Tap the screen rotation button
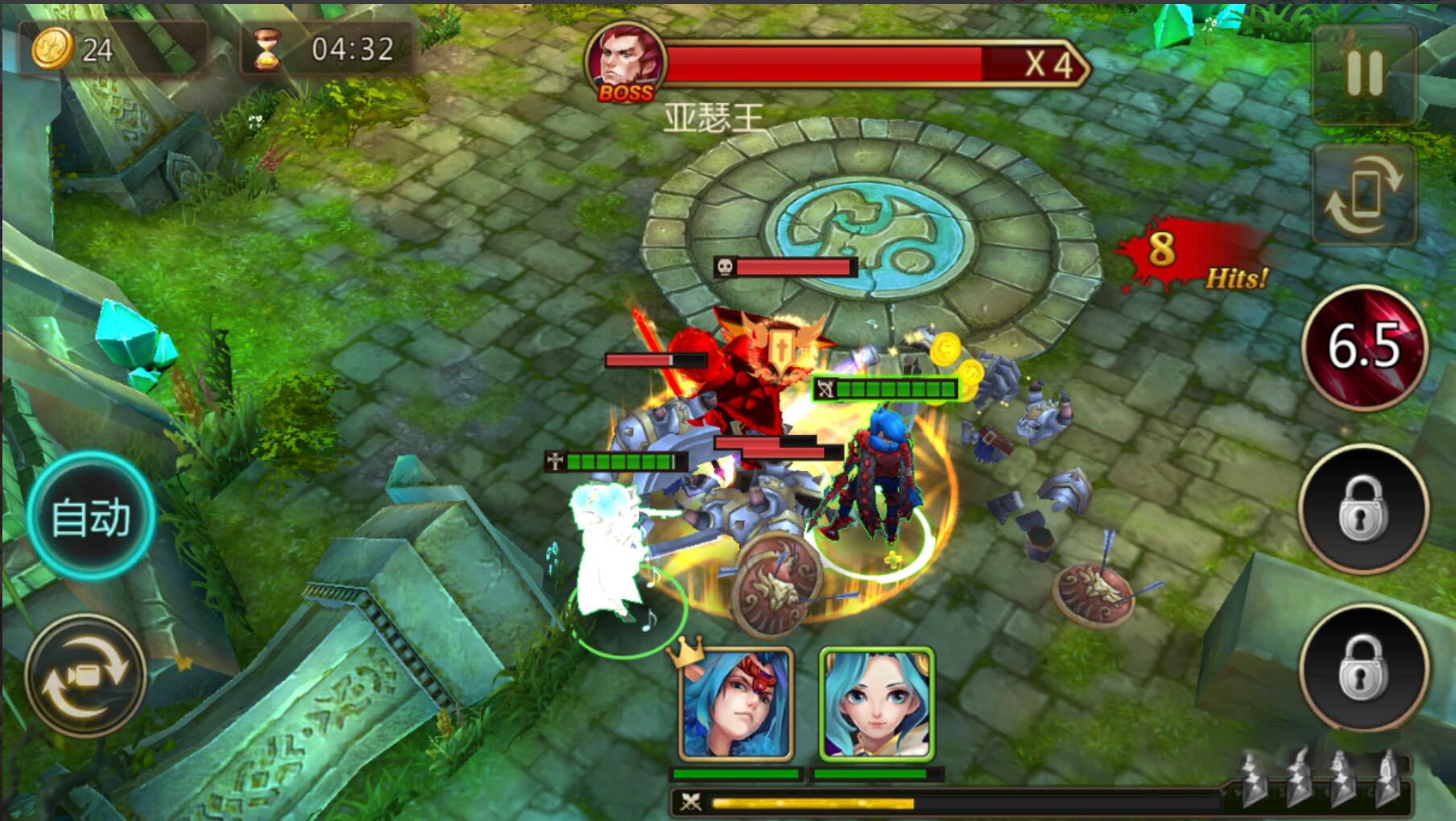 (x=1363, y=196)
